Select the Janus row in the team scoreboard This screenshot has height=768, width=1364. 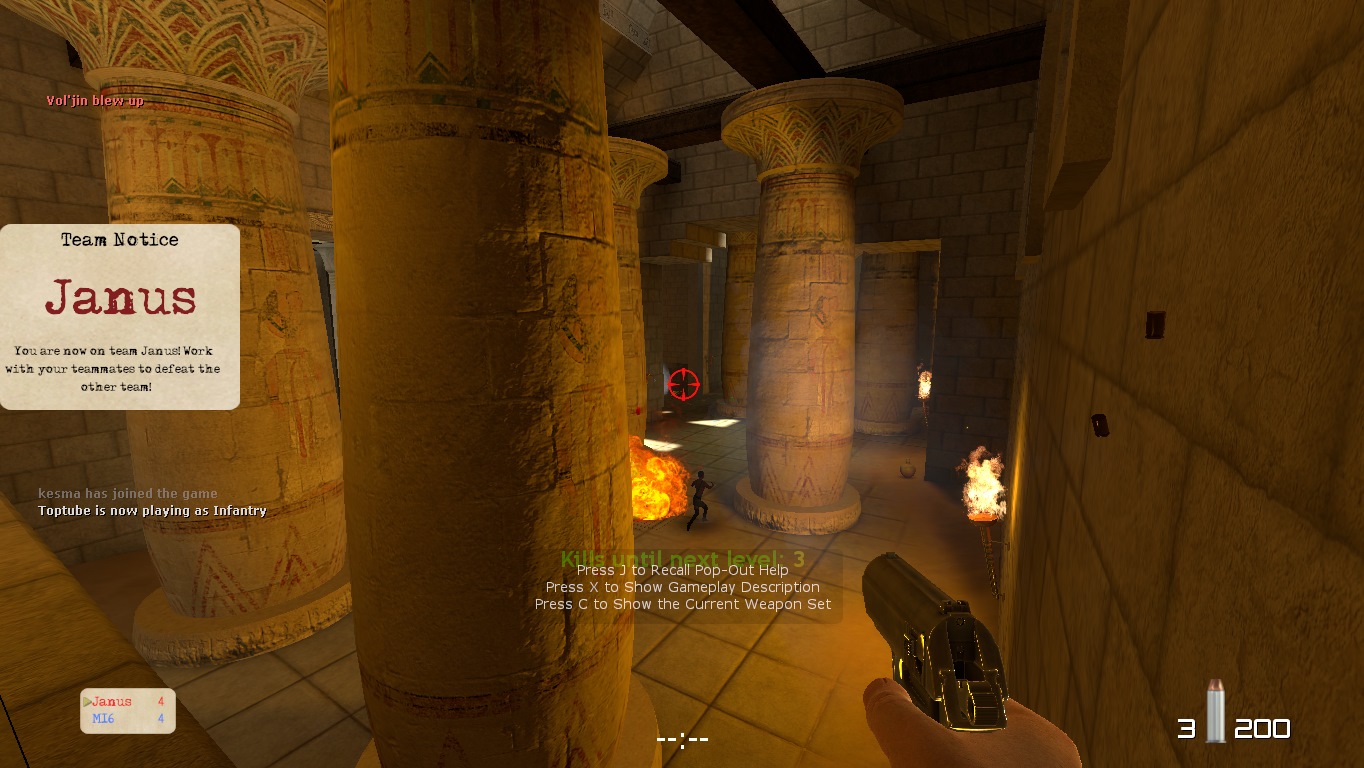point(127,702)
